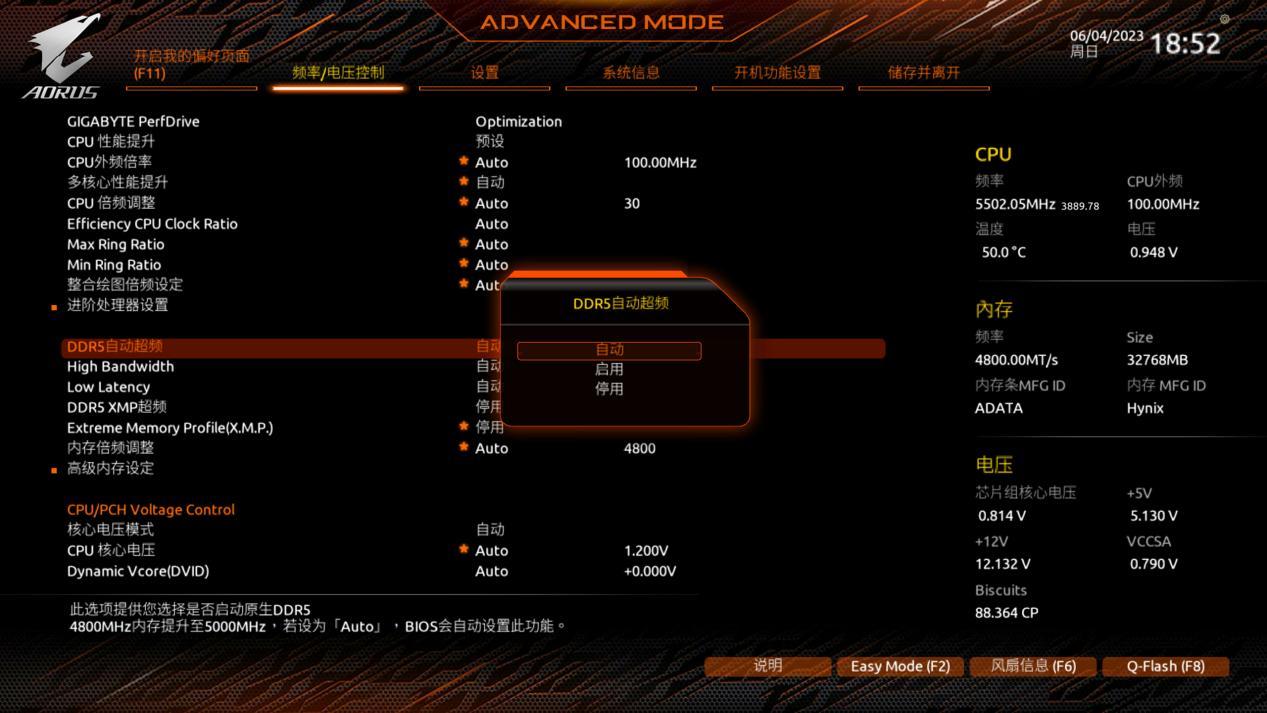Launch Q-Flash (F8)
The width and height of the screenshot is (1267, 713).
pos(1165,666)
